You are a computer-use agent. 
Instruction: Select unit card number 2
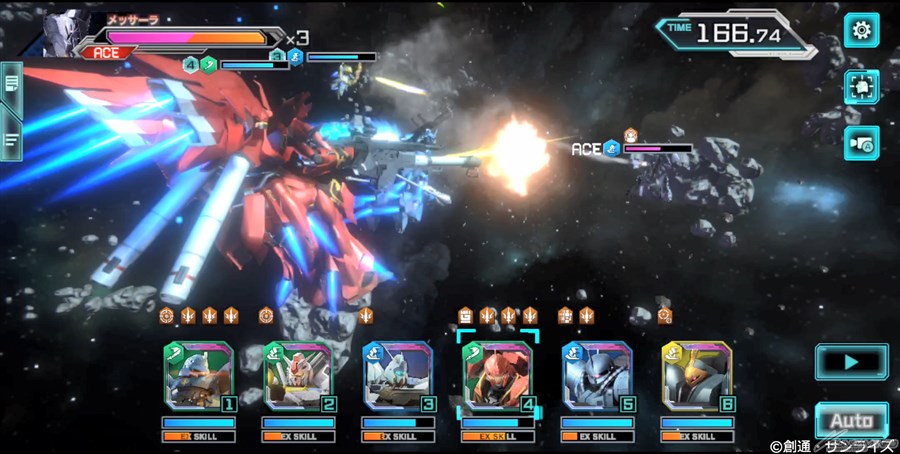[x=299, y=376]
